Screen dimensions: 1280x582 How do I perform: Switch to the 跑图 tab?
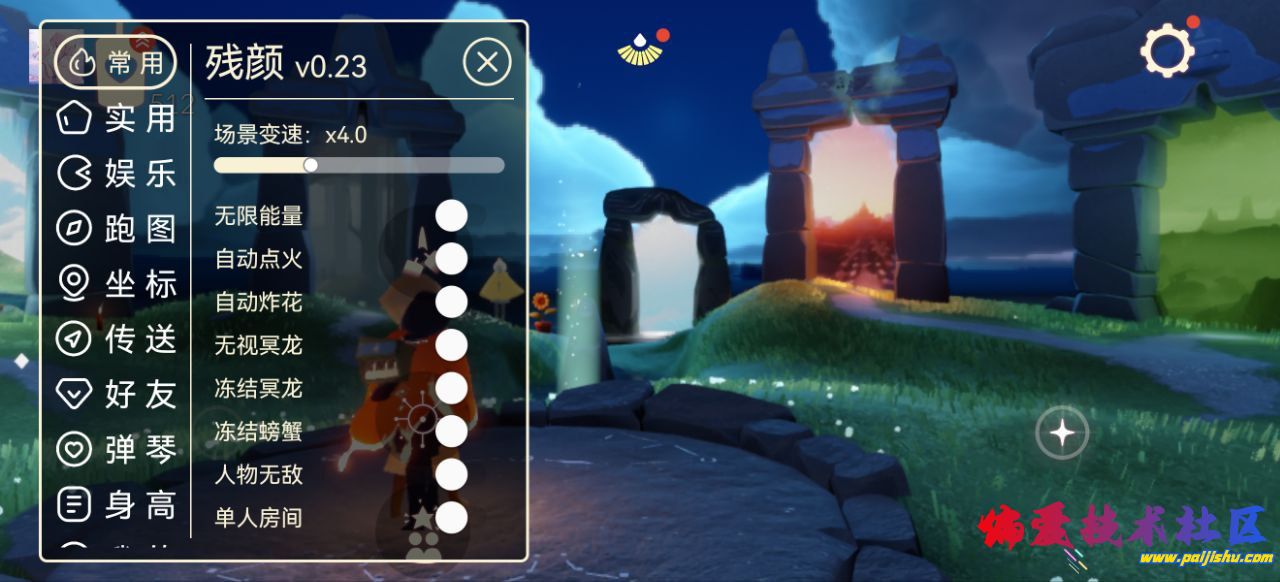[x=116, y=229]
